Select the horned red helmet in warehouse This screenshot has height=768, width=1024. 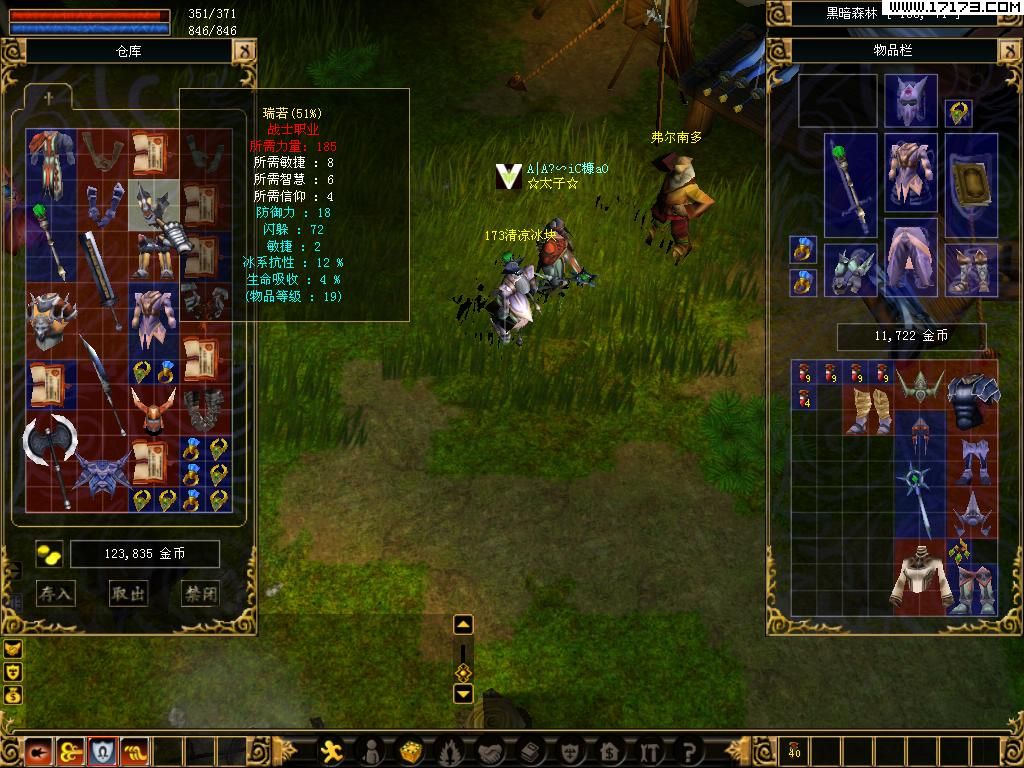click(153, 410)
